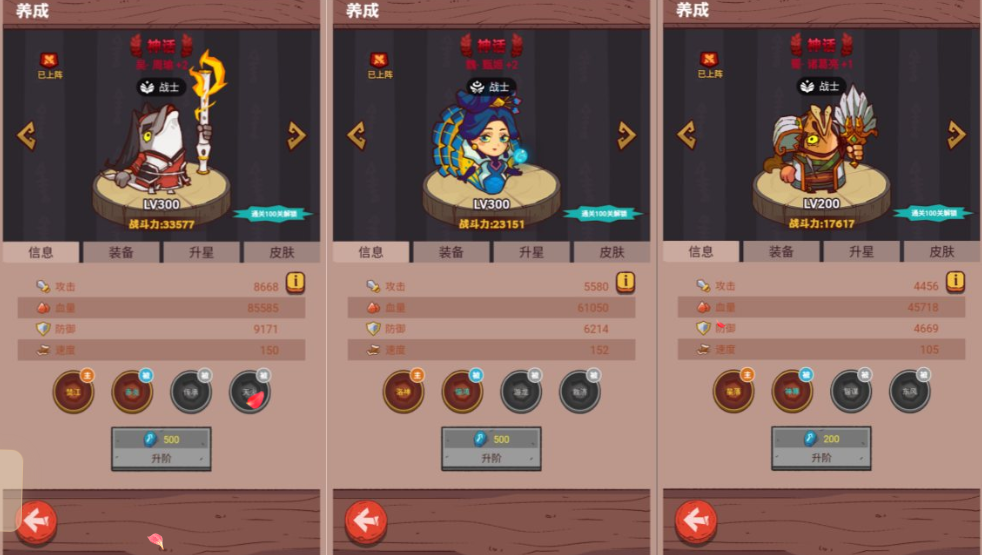Viewport: 982px width, 555px height.
Task: Select the fish warrior's skill with red heart
Action: tap(250, 392)
